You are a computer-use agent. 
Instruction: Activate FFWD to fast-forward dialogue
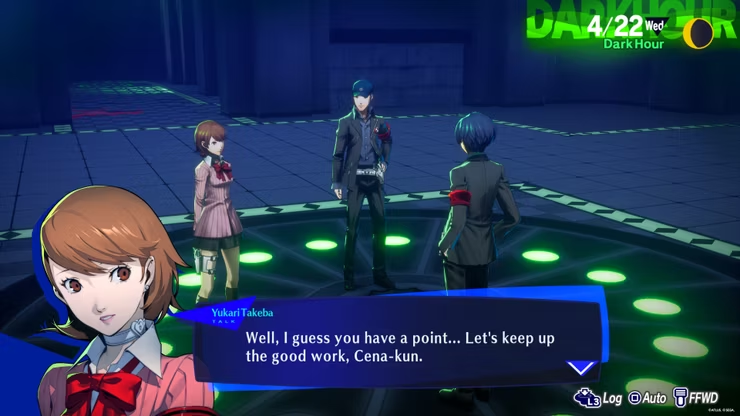[697, 398]
